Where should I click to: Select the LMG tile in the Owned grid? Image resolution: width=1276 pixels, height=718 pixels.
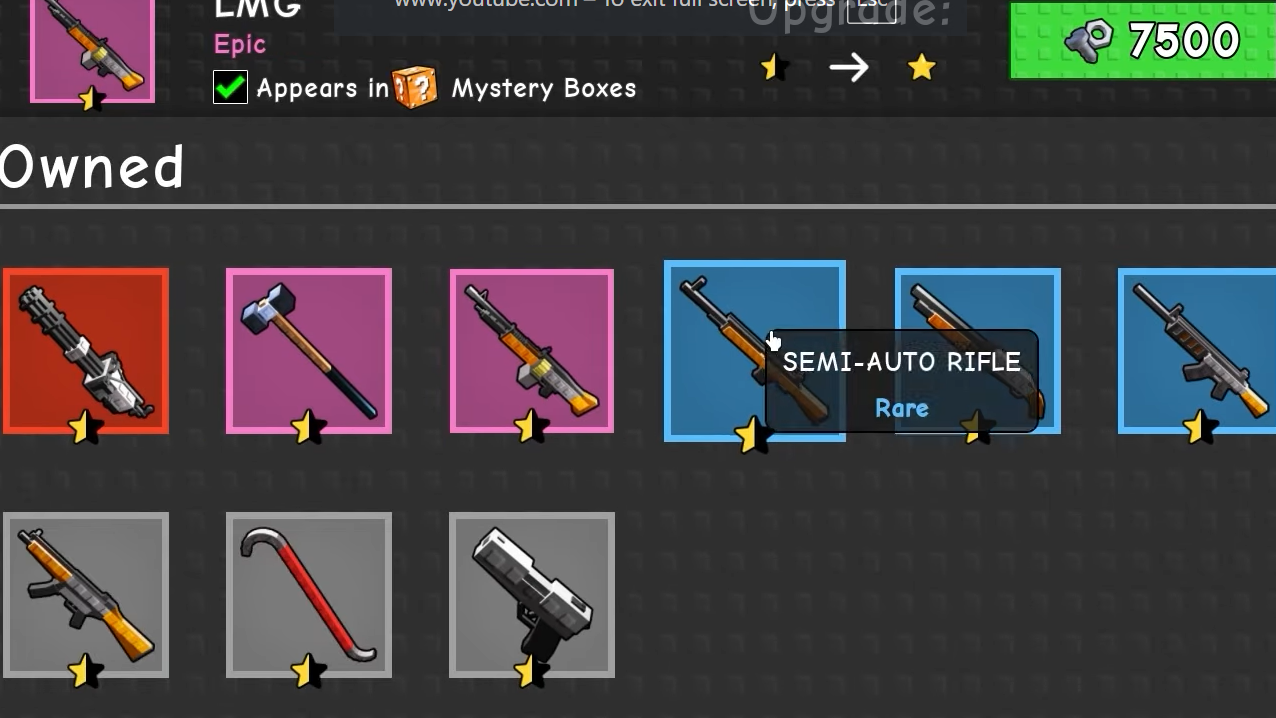pyautogui.click(x=532, y=350)
